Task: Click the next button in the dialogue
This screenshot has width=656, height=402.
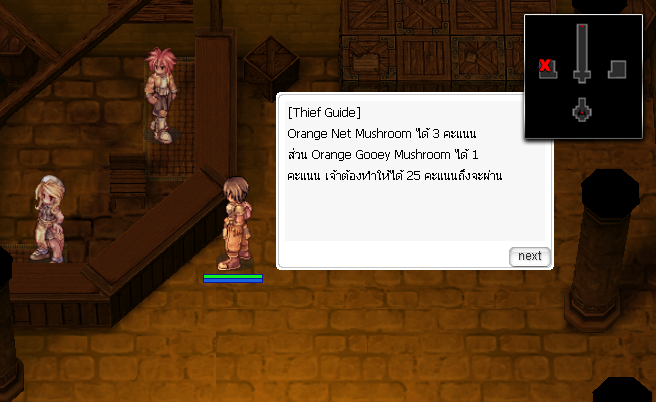Action: pos(529,256)
